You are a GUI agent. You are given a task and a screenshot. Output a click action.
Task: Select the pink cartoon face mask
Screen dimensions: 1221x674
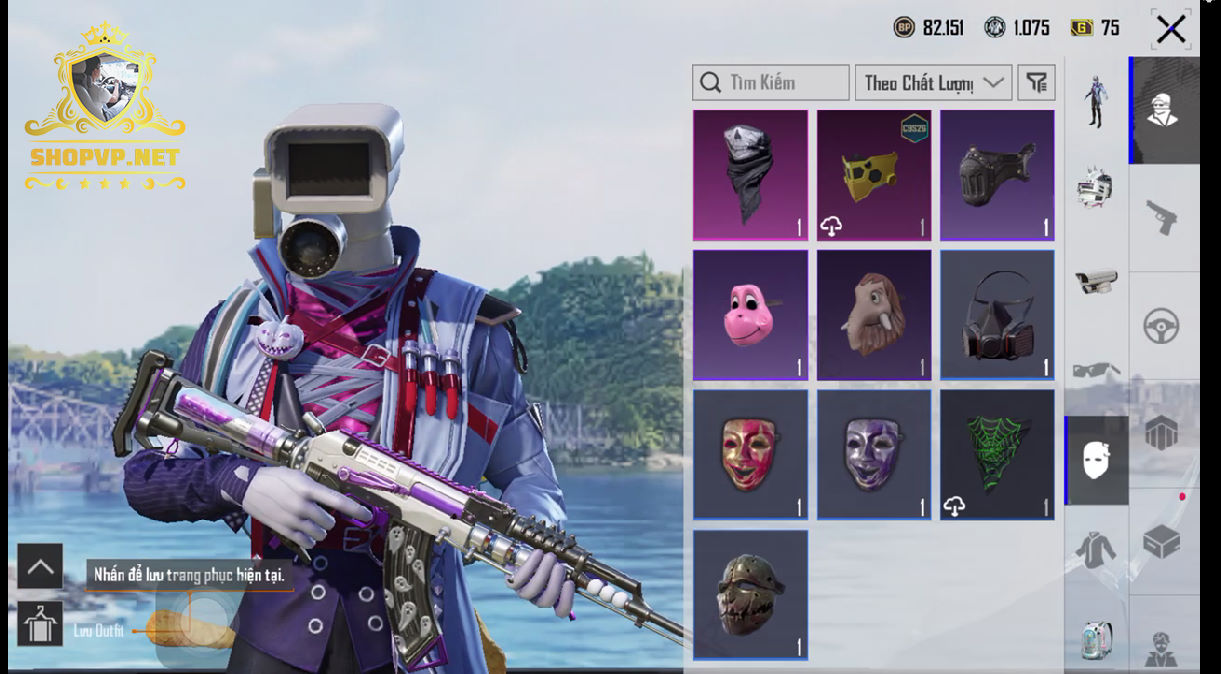coord(750,315)
